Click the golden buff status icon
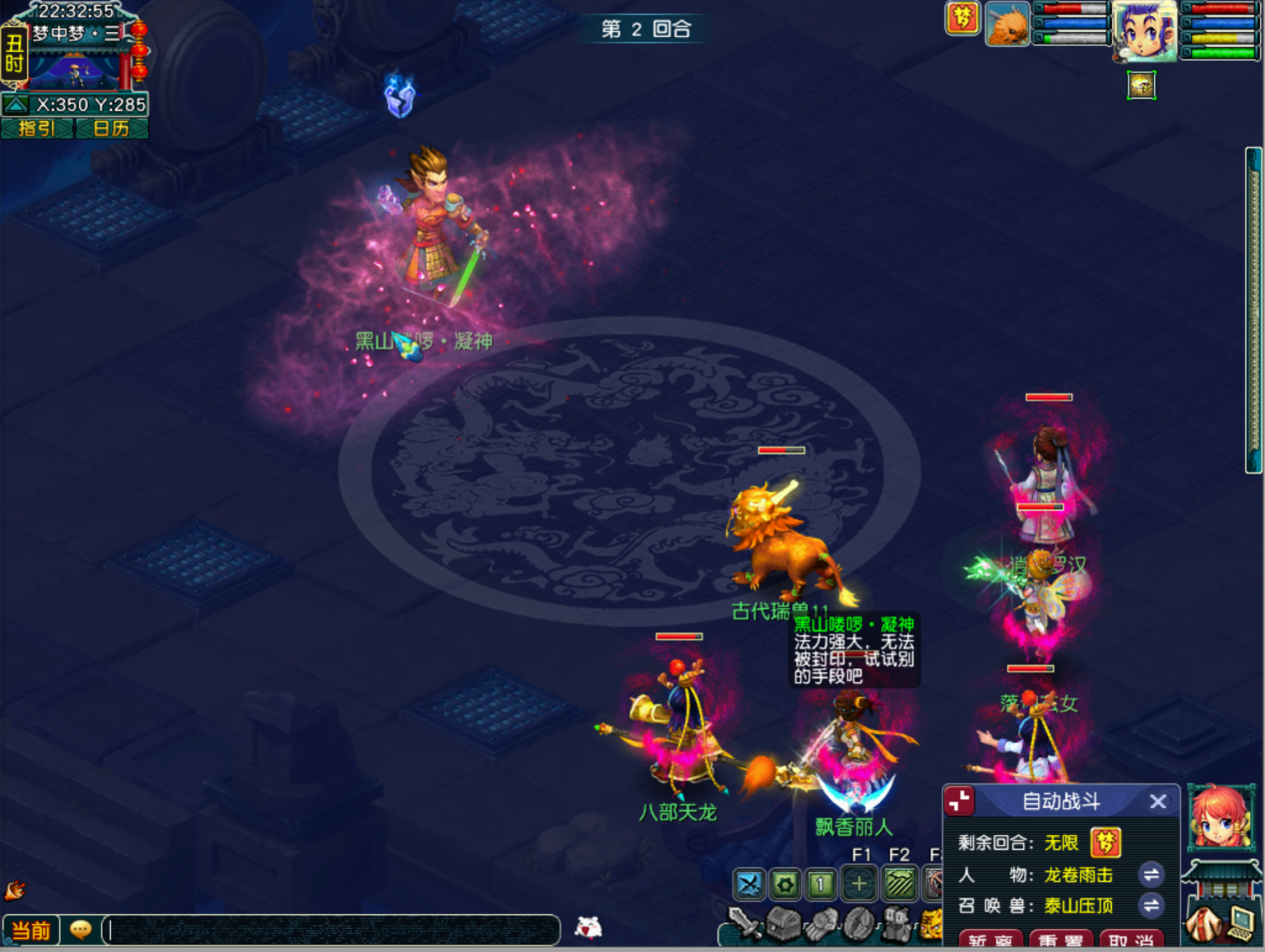Viewport: 1265px width, 952px height. (x=1141, y=86)
